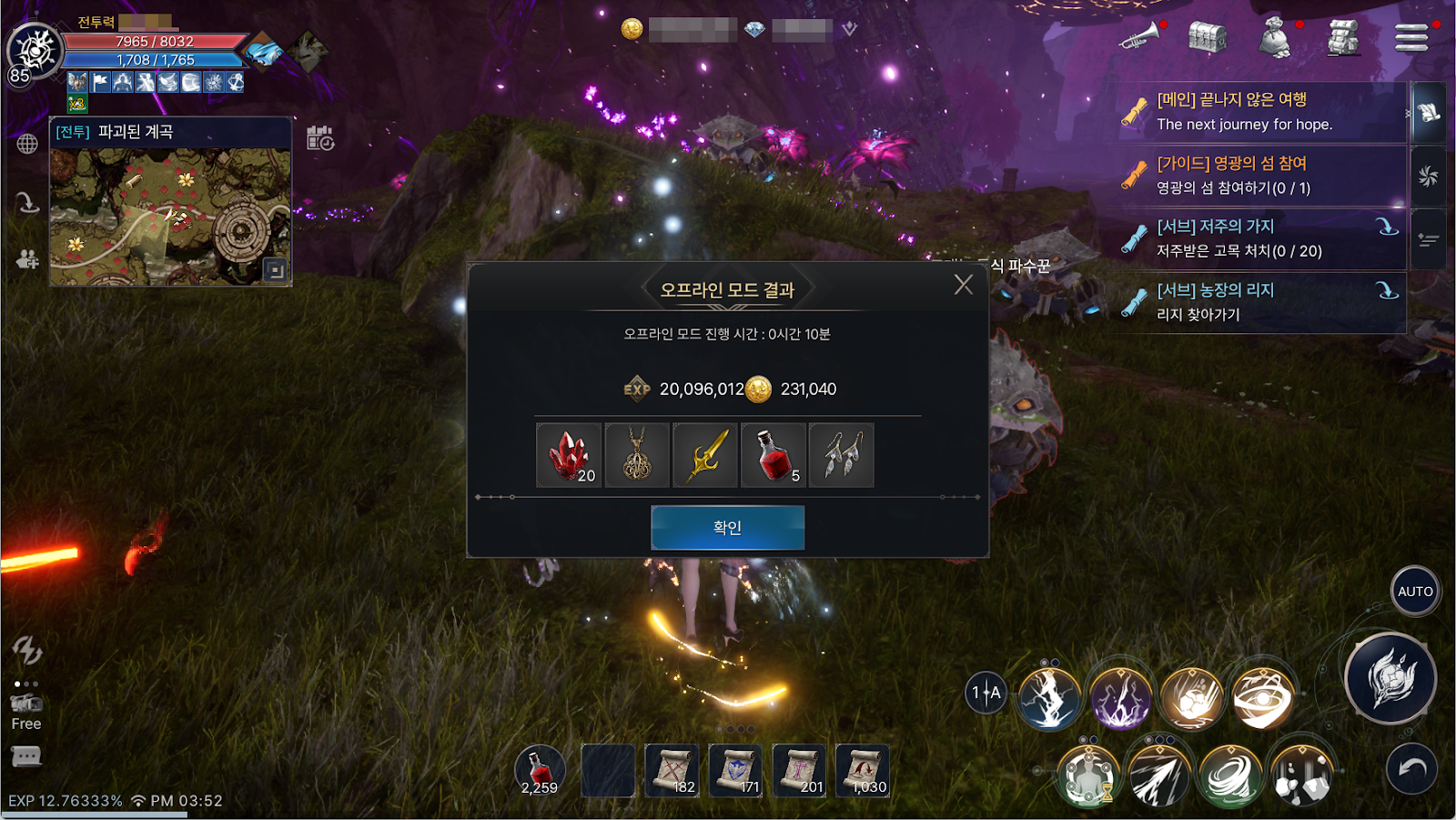This screenshot has width=1456, height=820.
Task: Activate the main basic attack button
Action: pyautogui.click(x=1390, y=679)
